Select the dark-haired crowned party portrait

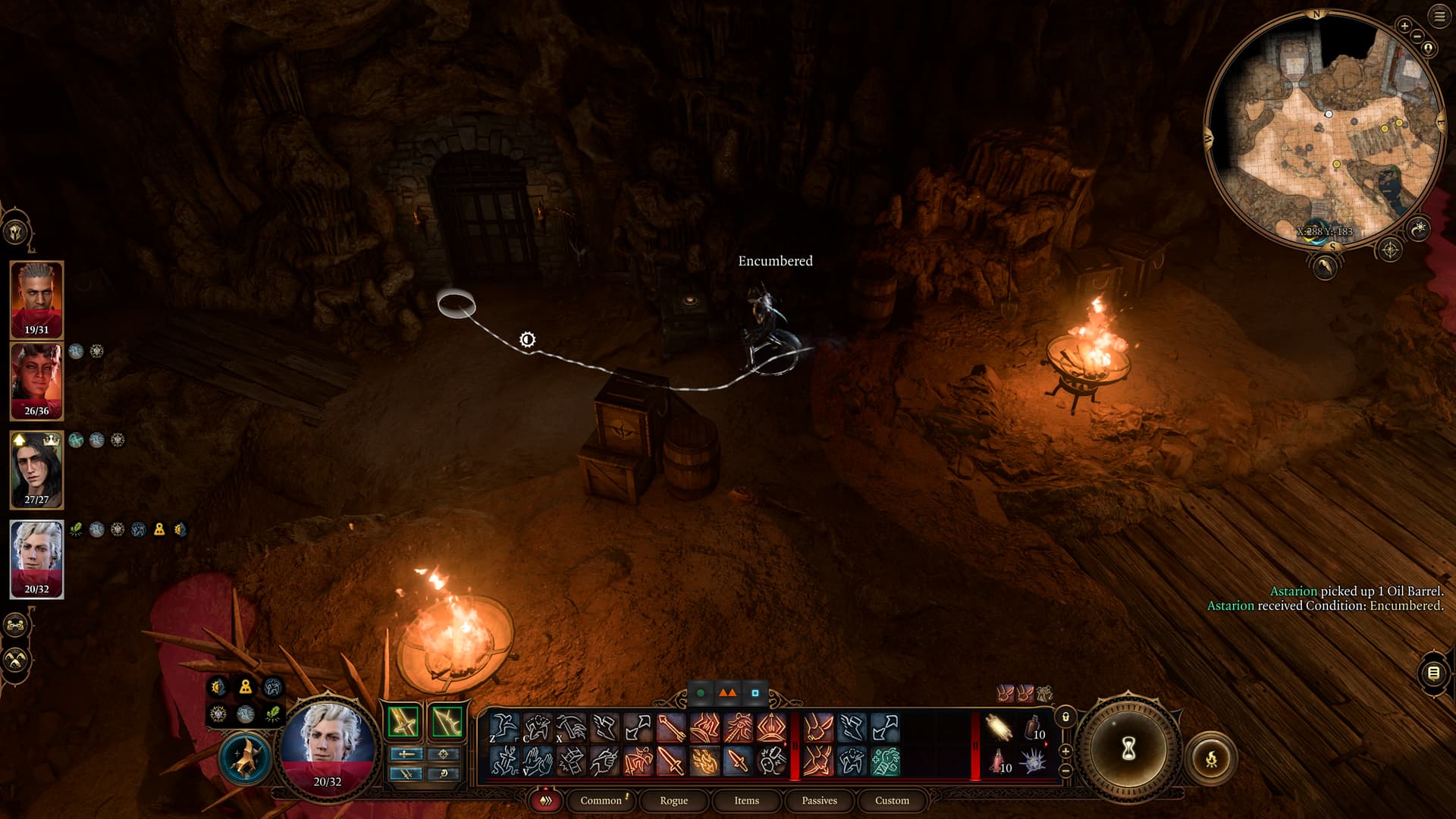click(36, 469)
